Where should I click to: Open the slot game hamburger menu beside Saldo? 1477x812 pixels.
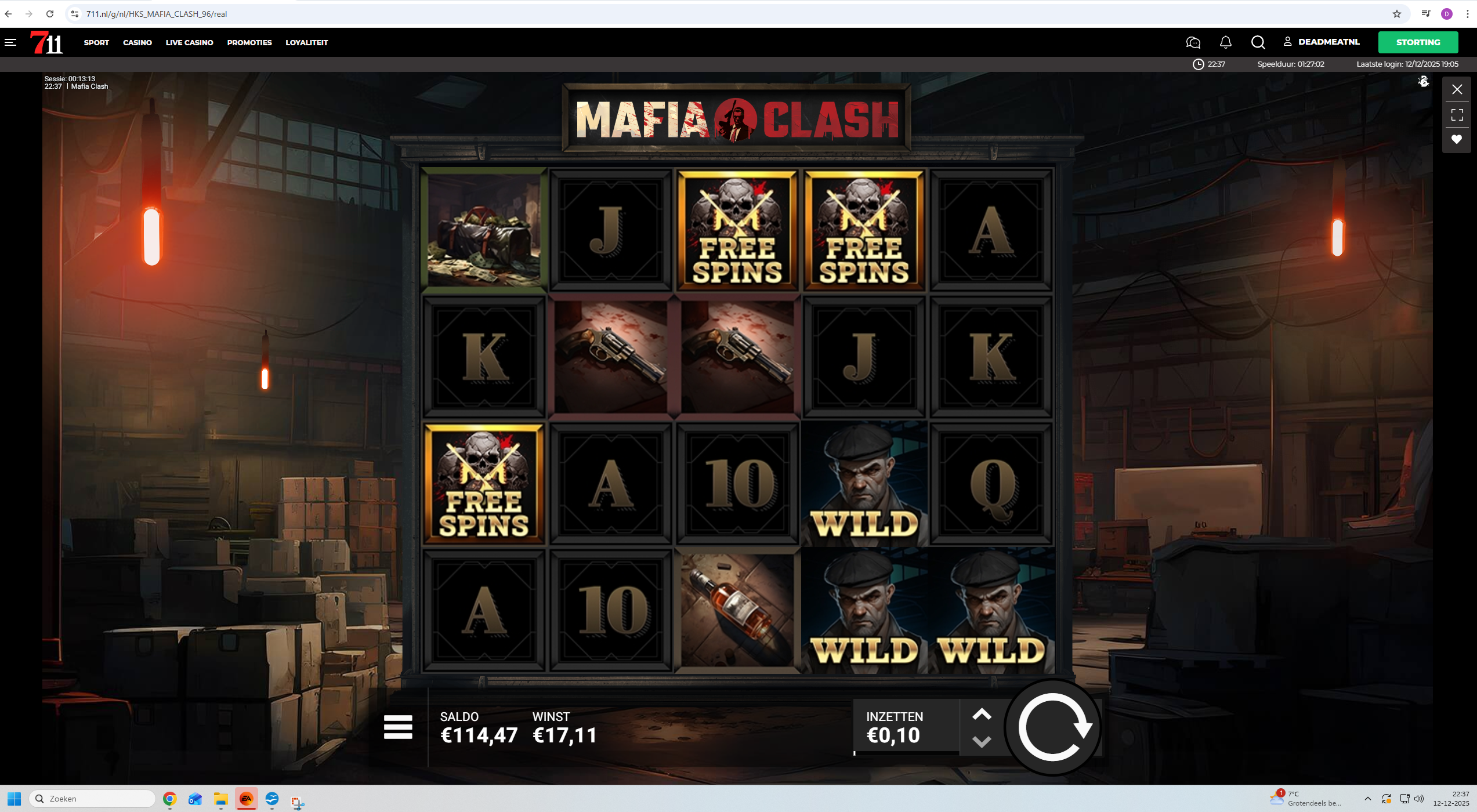pyautogui.click(x=398, y=727)
